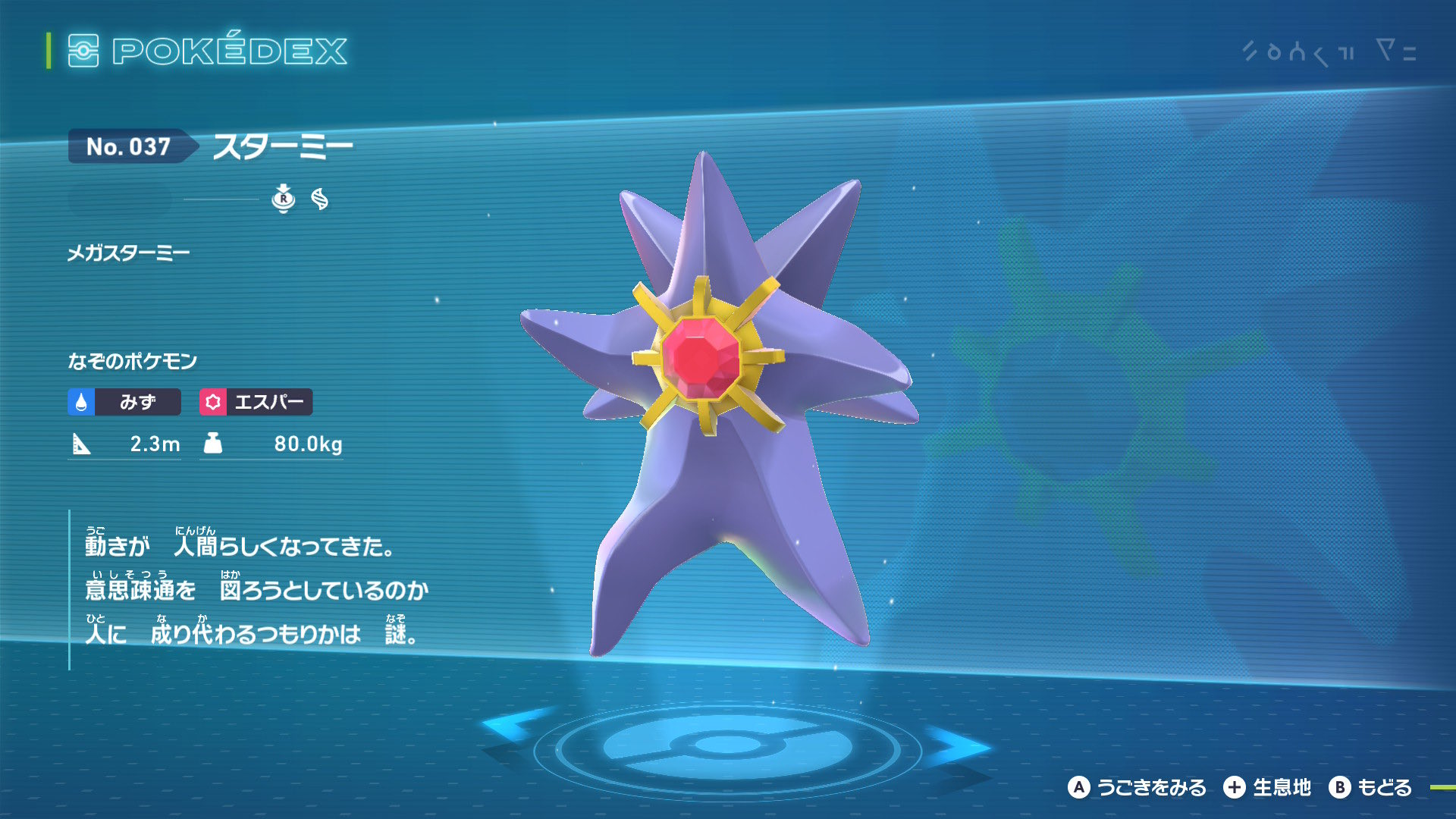
Task: Show the next form with the right arrow
Action: (x=959, y=745)
